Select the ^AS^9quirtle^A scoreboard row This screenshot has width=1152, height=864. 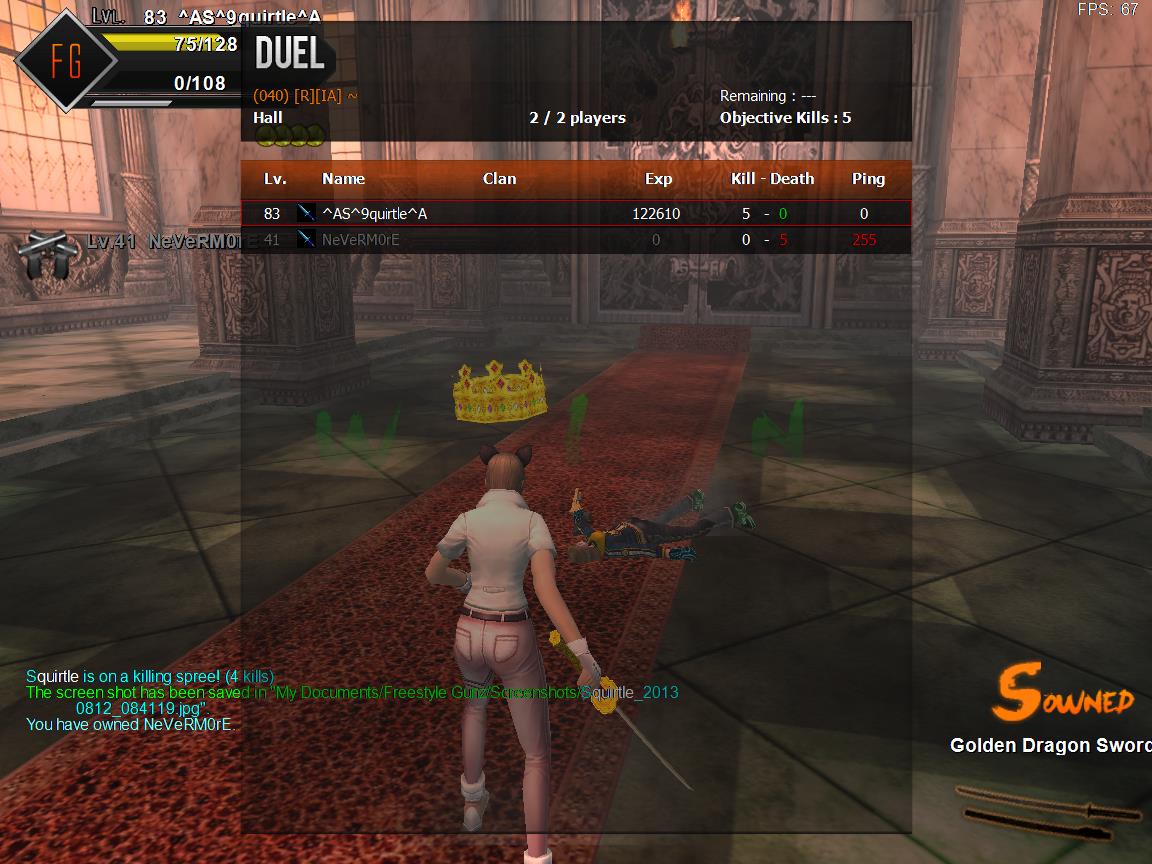576,213
